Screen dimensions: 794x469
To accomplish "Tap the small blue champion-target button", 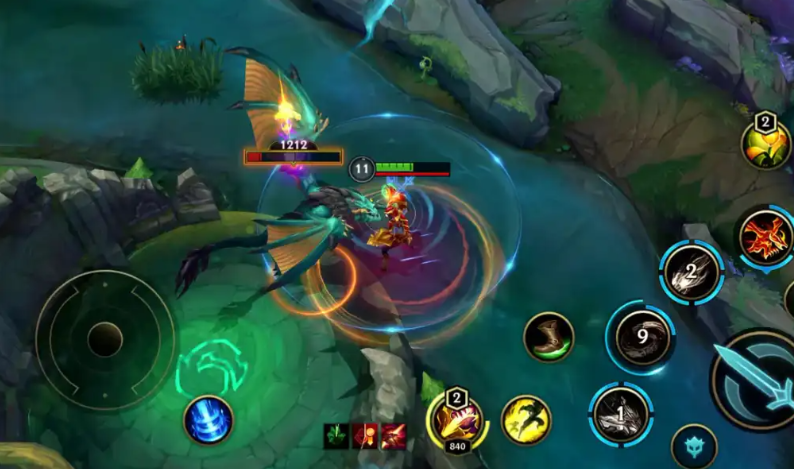I will [693, 445].
